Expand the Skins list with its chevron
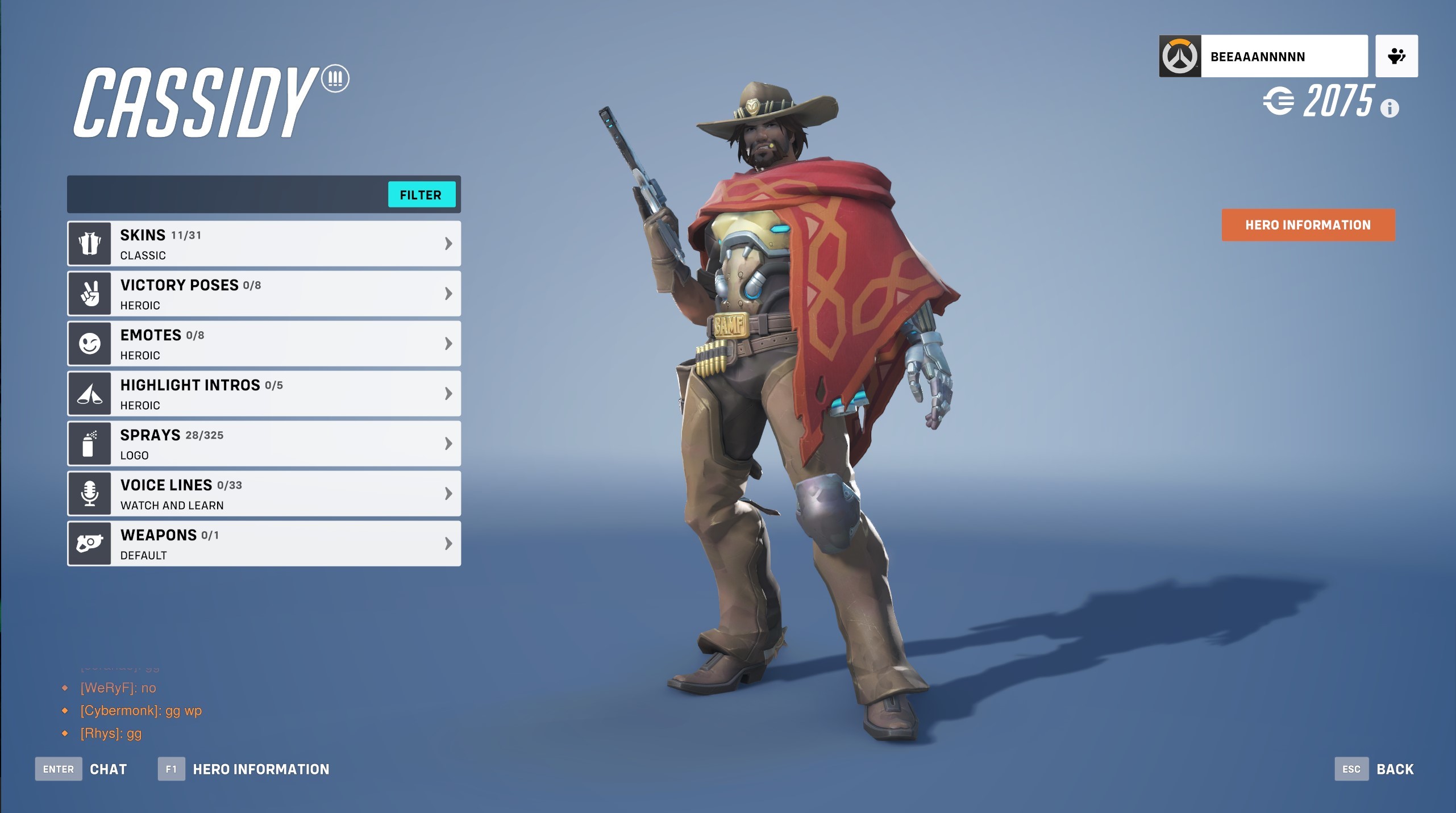The width and height of the screenshot is (1456, 813). tap(449, 243)
